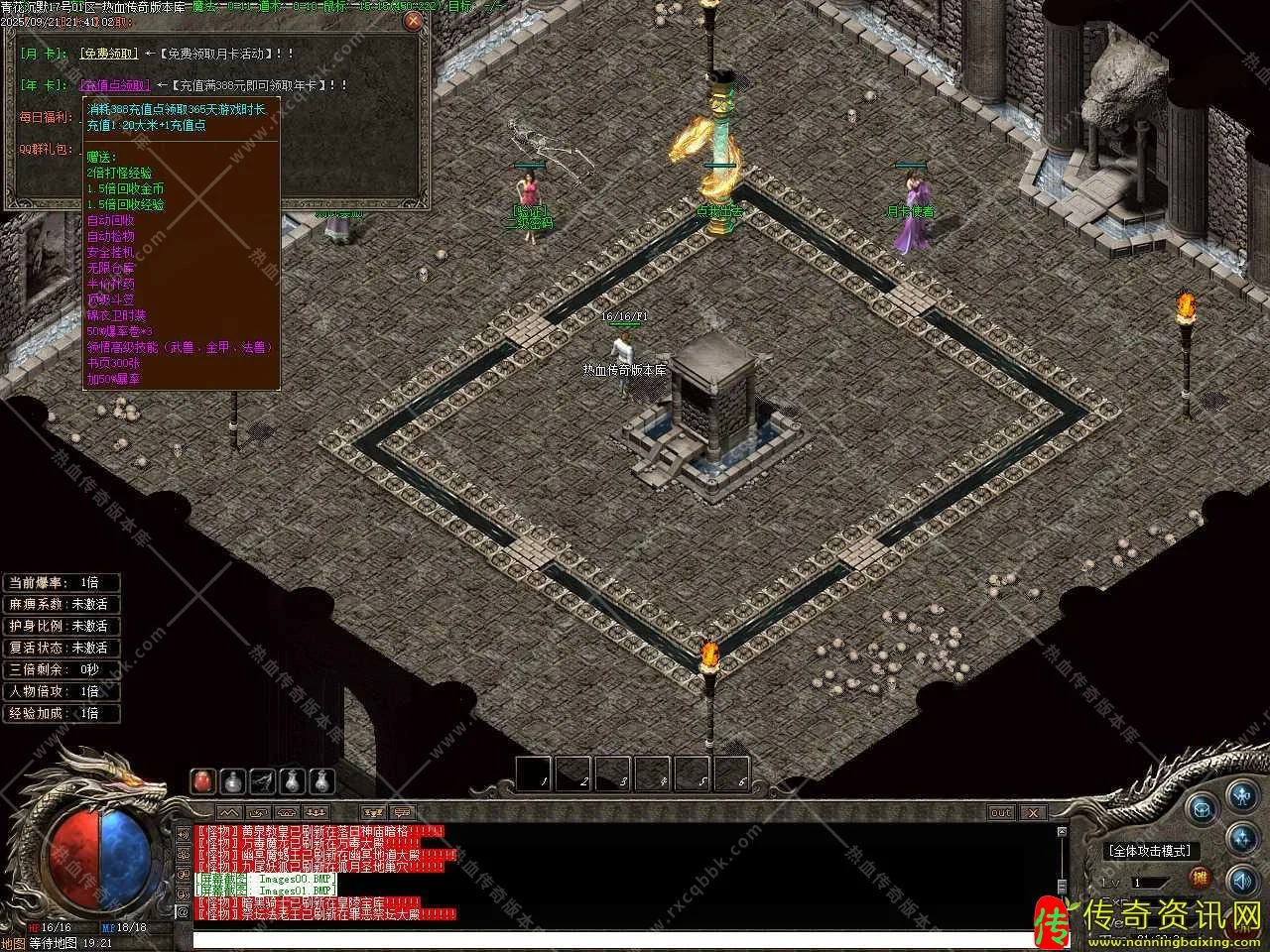The width and height of the screenshot is (1270, 952).
Task: Open quick-slot number 1
Action: (534, 773)
